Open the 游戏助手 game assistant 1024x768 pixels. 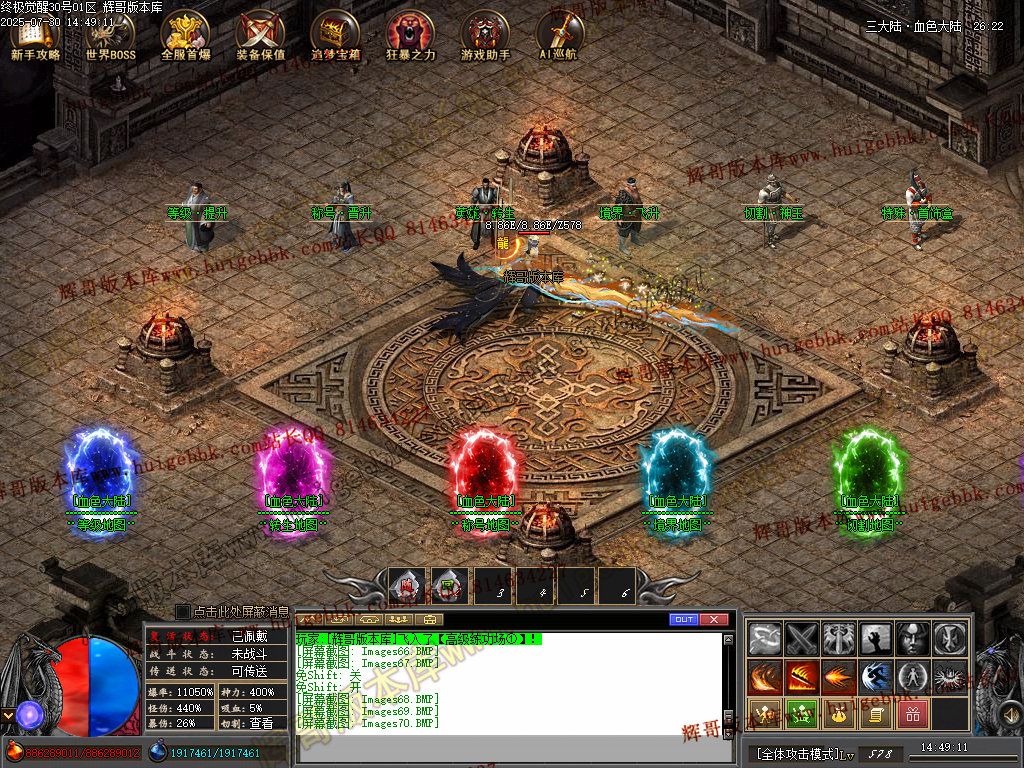pyautogui.click(x=485, y=36)
